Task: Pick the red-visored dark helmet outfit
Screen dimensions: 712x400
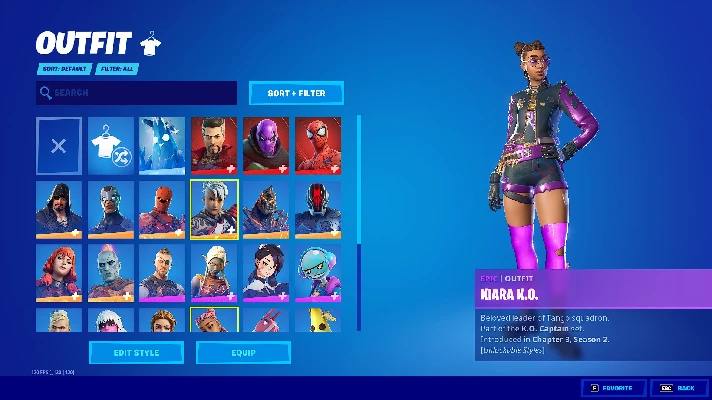Action: click(x=318, y=208)
